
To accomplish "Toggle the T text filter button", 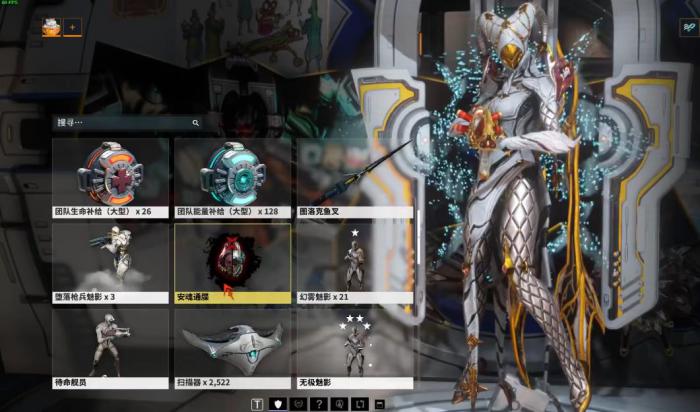I will pyautogui.click(x=257, y=403).
